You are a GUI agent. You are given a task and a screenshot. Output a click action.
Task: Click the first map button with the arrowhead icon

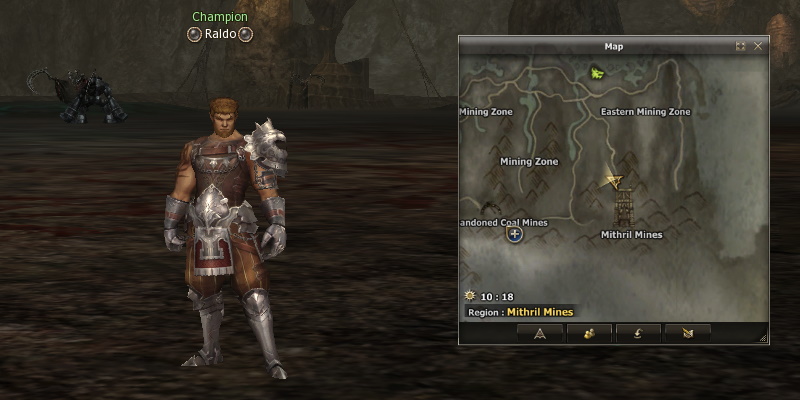point(540,333)
